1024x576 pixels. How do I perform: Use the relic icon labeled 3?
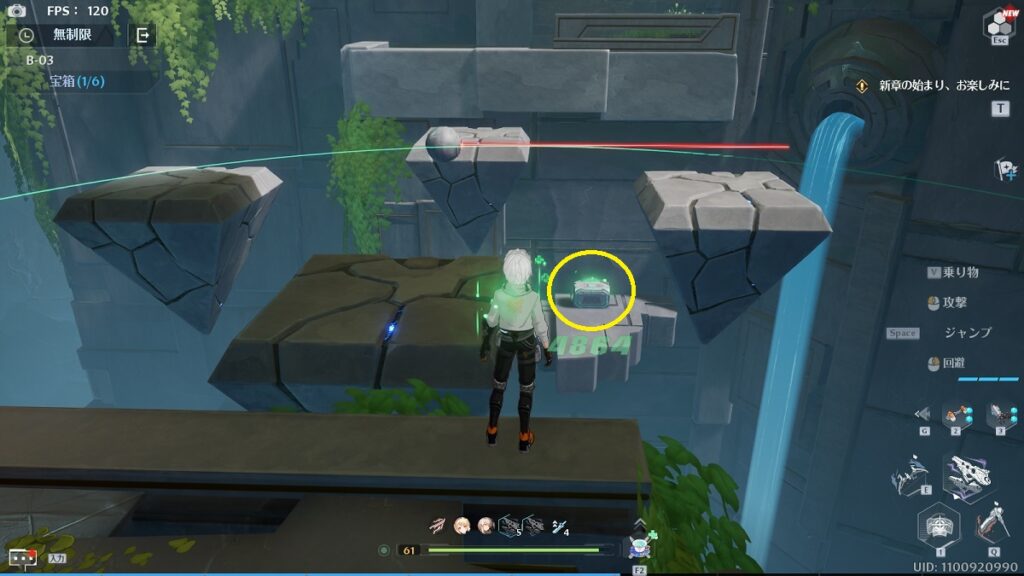[1000, 415]
